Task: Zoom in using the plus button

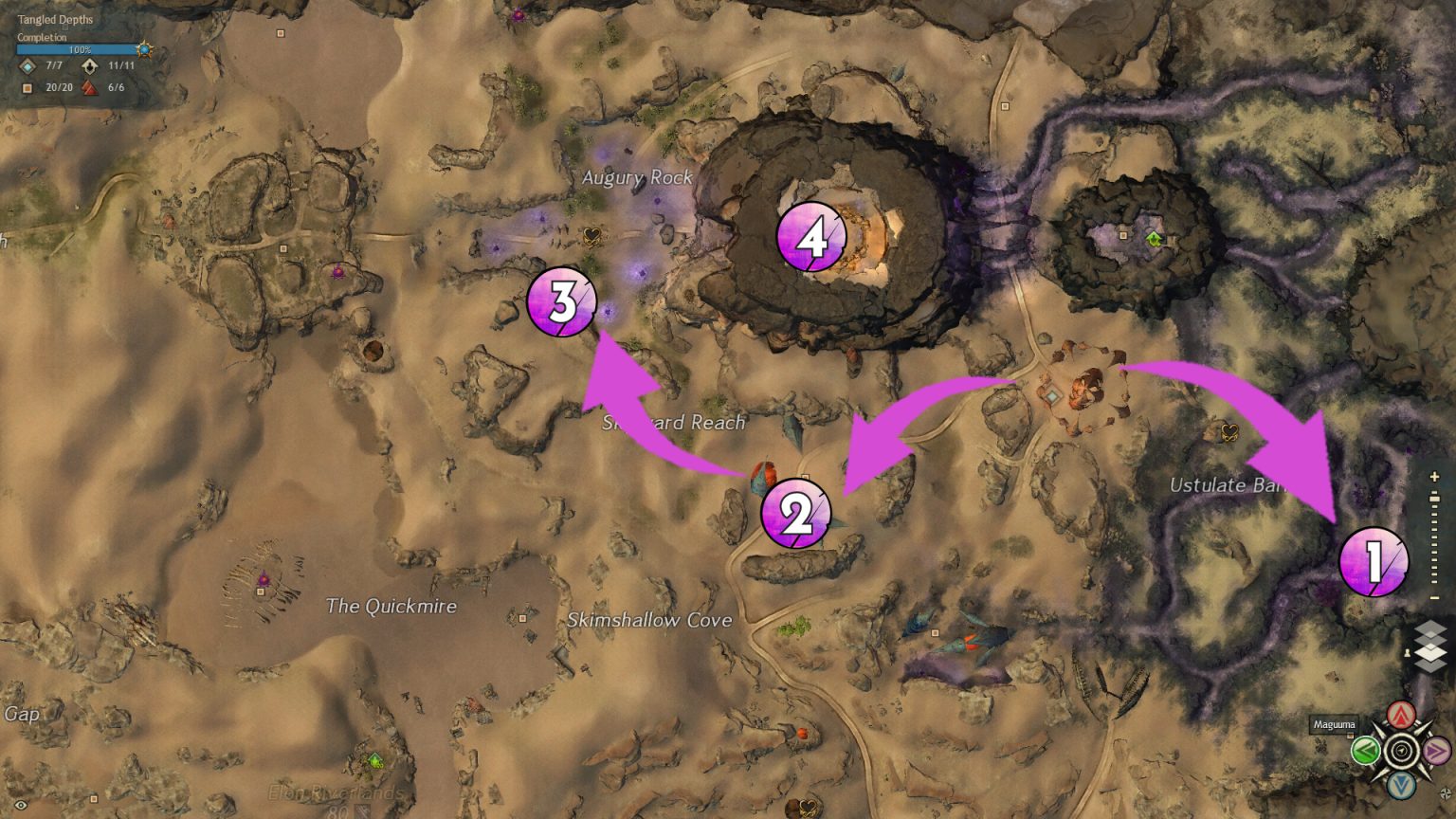Action: click(1432, 476)
